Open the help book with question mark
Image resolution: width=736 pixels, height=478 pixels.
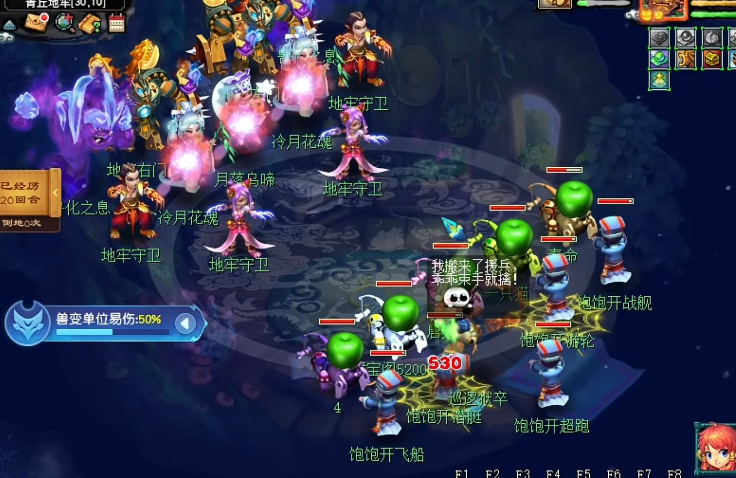point(91,22)
